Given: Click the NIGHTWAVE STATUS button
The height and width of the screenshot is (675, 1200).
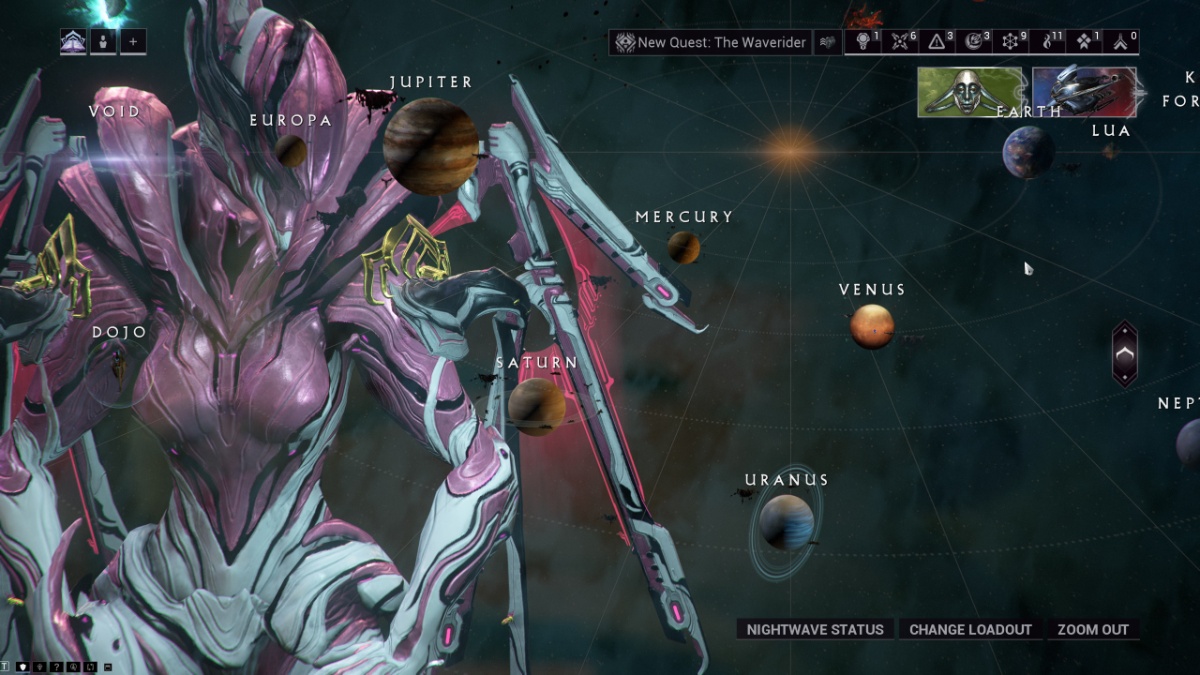Looking at the screenshot, I should 815,629.
